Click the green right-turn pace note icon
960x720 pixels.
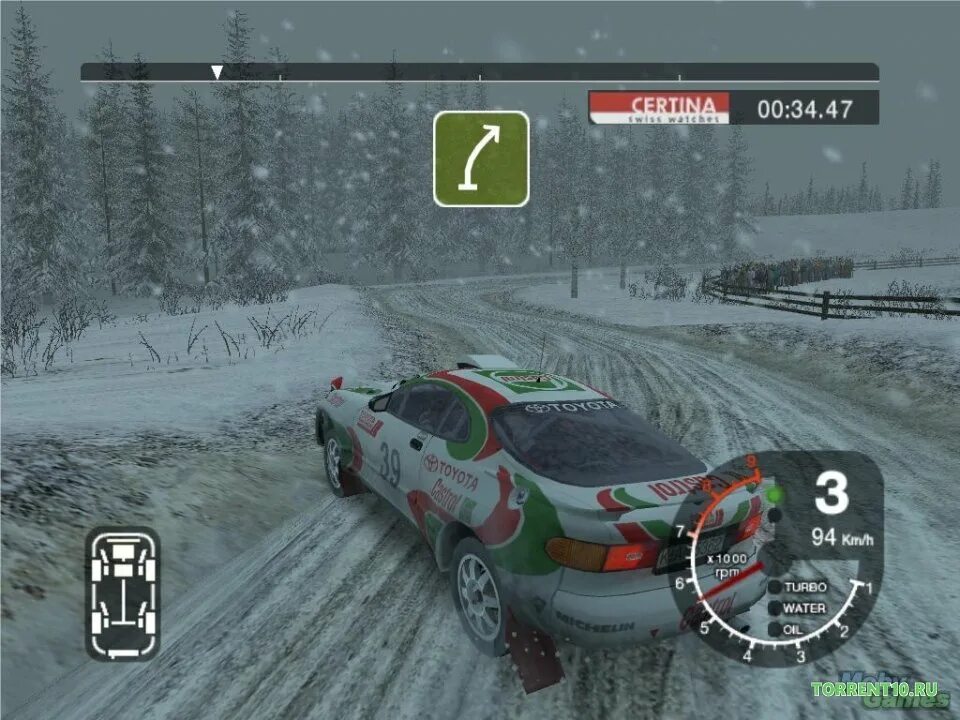pos(481,159)
